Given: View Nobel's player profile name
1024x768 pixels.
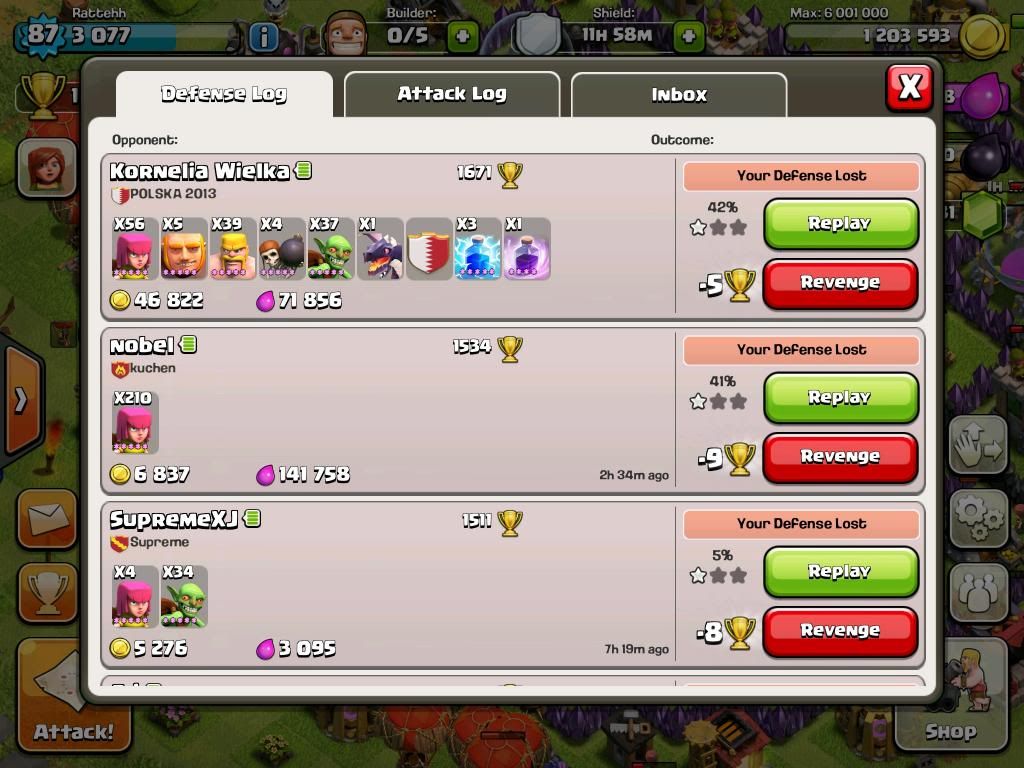Looking at the screenshot, I should click(x=142, y=346).
